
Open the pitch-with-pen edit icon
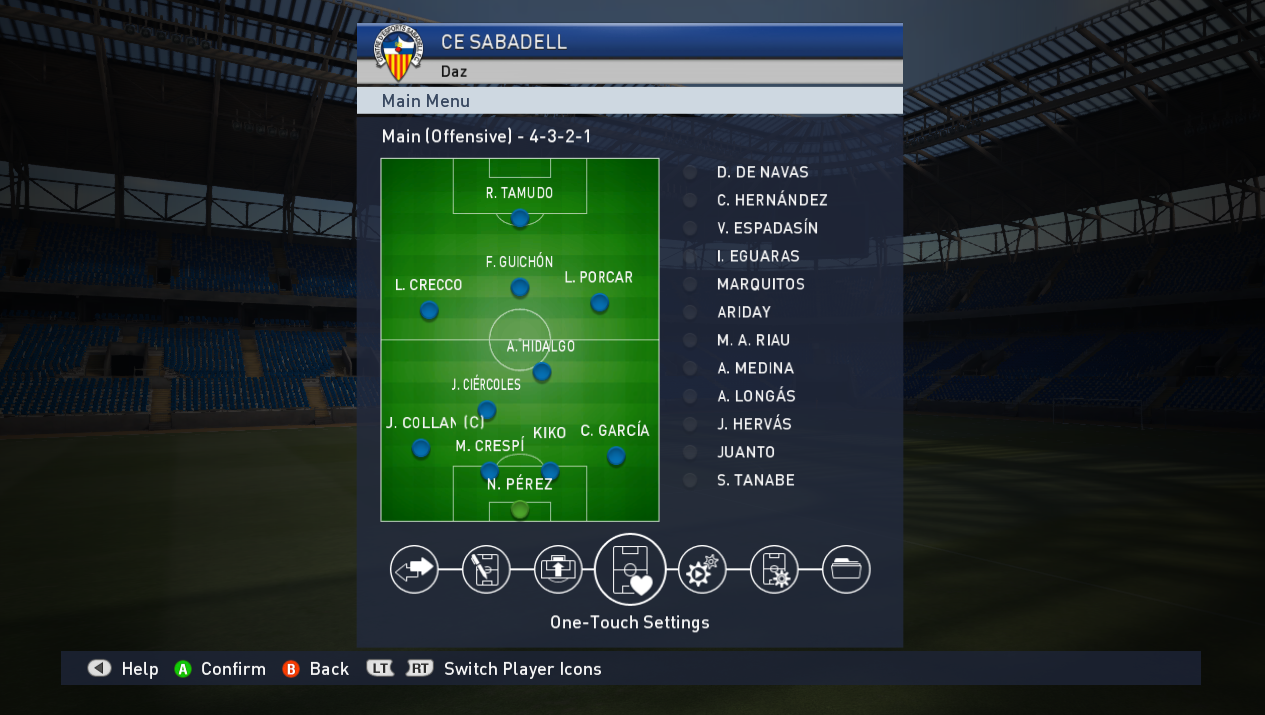point(486,569)
